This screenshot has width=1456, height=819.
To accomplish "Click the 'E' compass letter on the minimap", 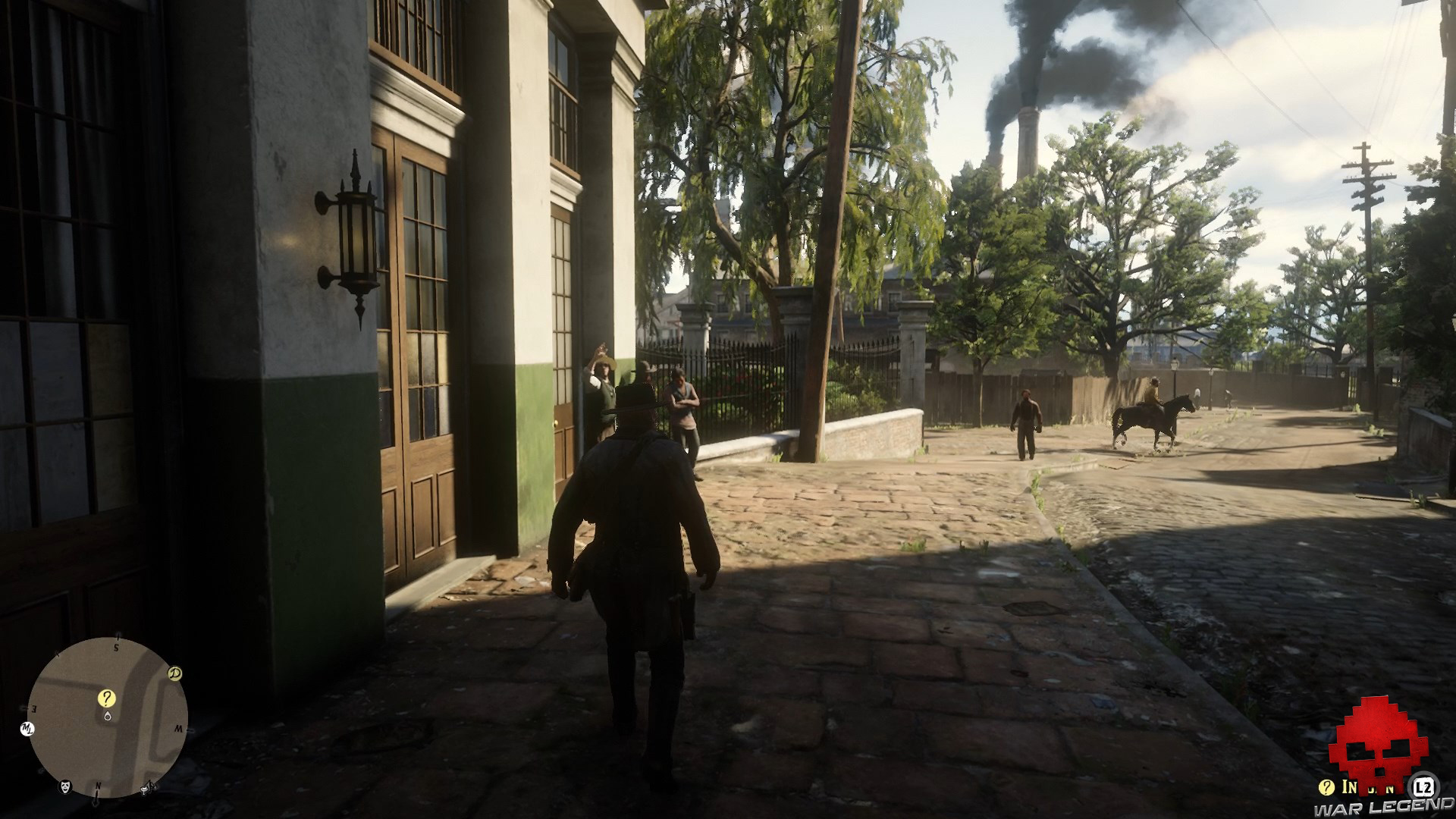I will [33, 707].
